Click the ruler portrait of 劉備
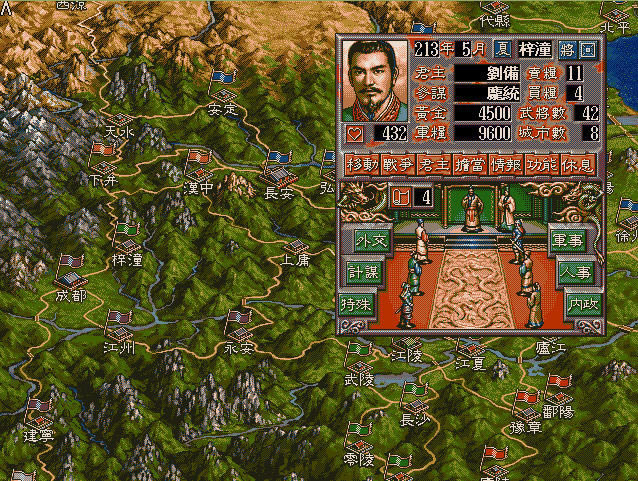 click(375, 79)
